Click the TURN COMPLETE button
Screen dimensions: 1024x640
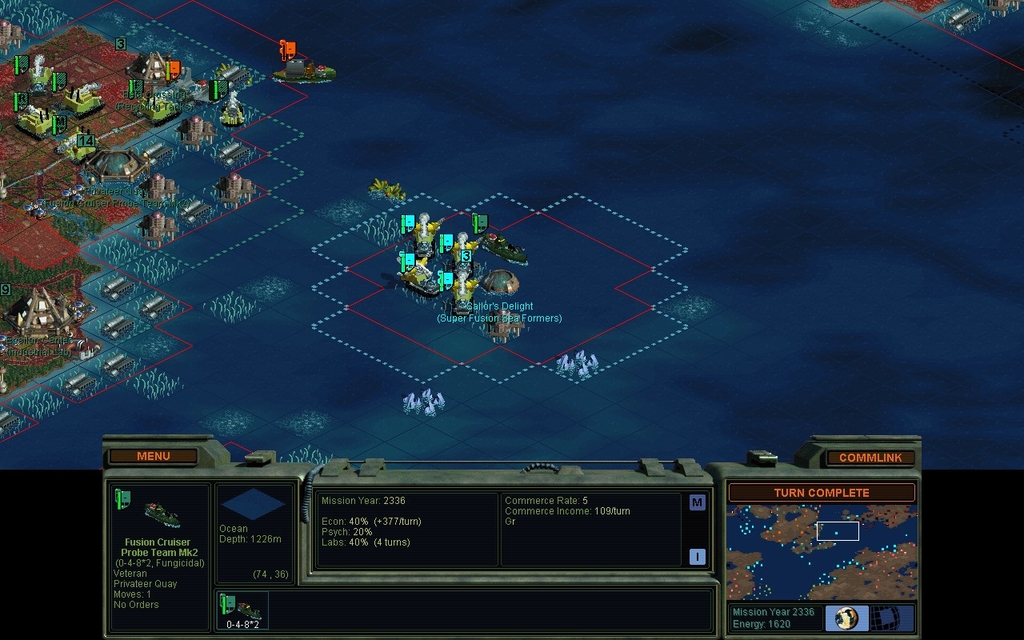(x=821, y=493)
